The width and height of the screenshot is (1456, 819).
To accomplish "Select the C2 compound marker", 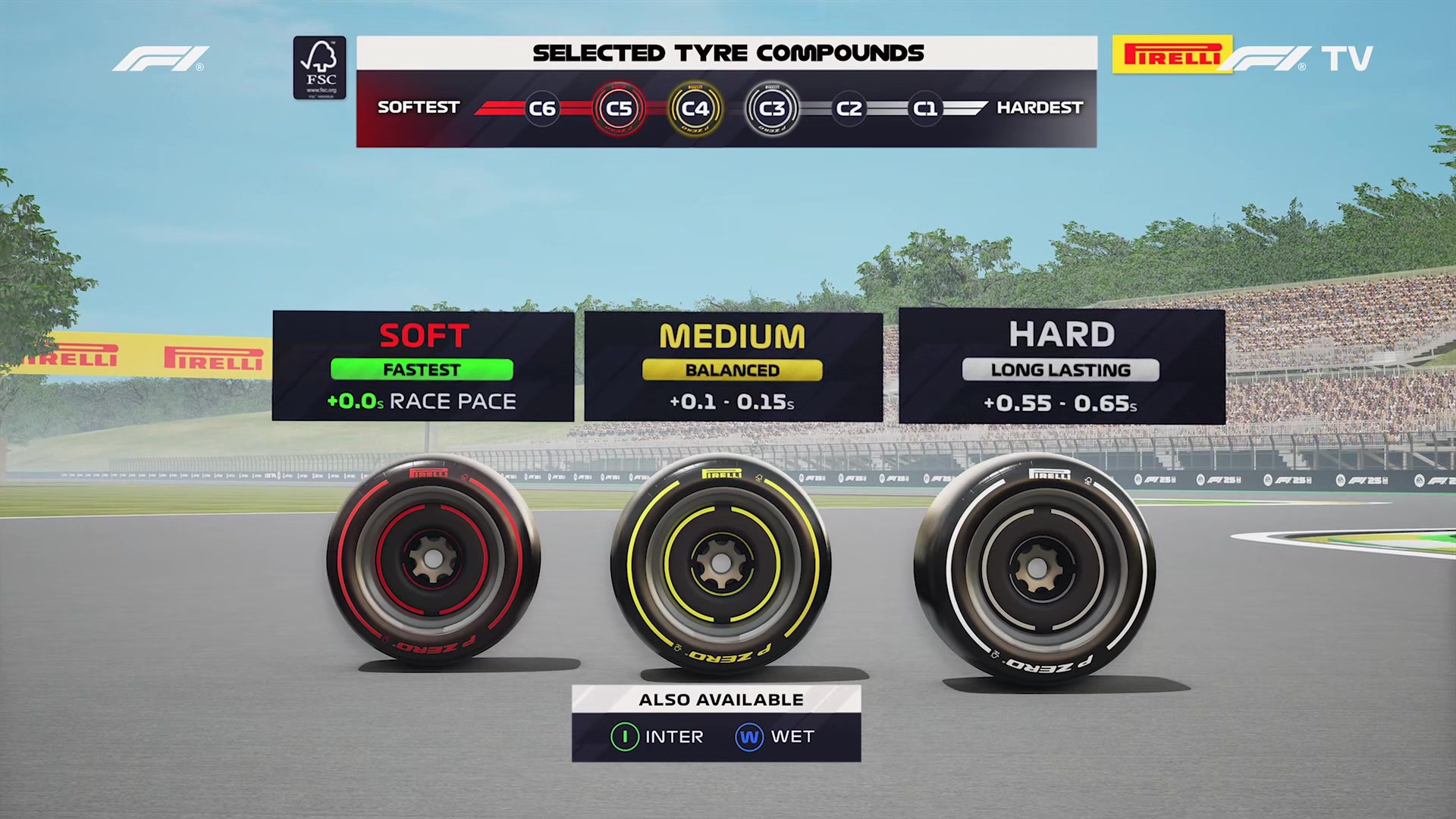I will coord(849,108).
